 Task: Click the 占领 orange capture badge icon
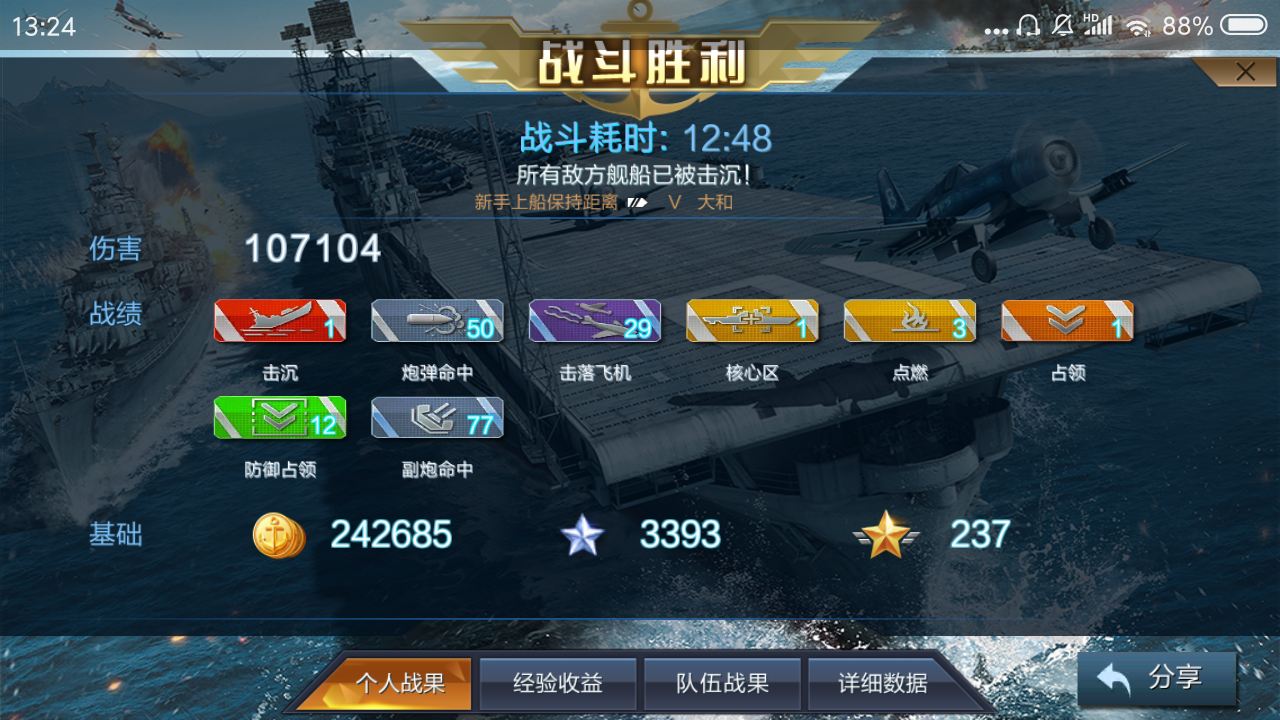pyautogui.click(x=1065, y=322)
